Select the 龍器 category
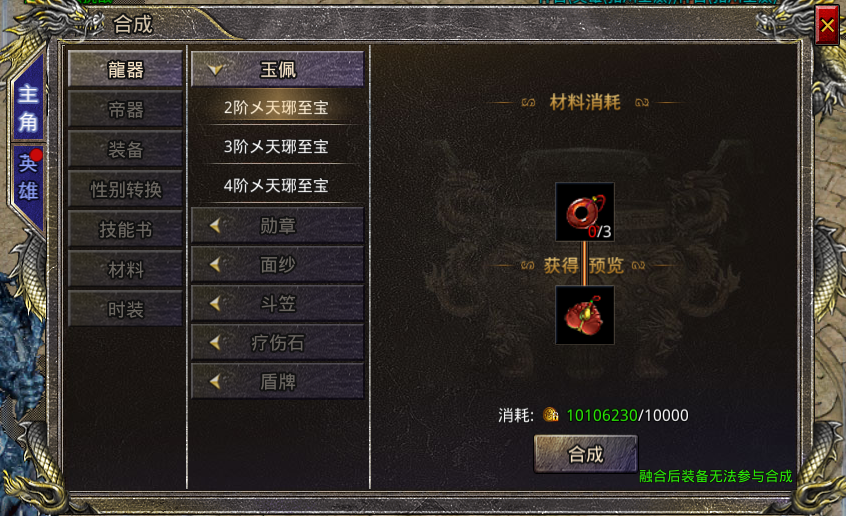Screen dimensions: 846x516 tap(125, 69)
